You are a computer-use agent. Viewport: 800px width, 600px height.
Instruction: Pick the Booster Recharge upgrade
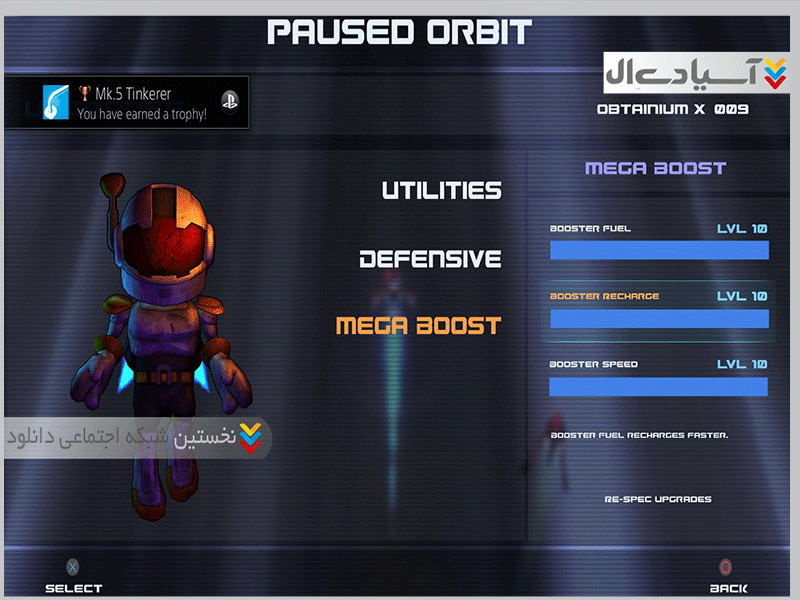(658, 309)
